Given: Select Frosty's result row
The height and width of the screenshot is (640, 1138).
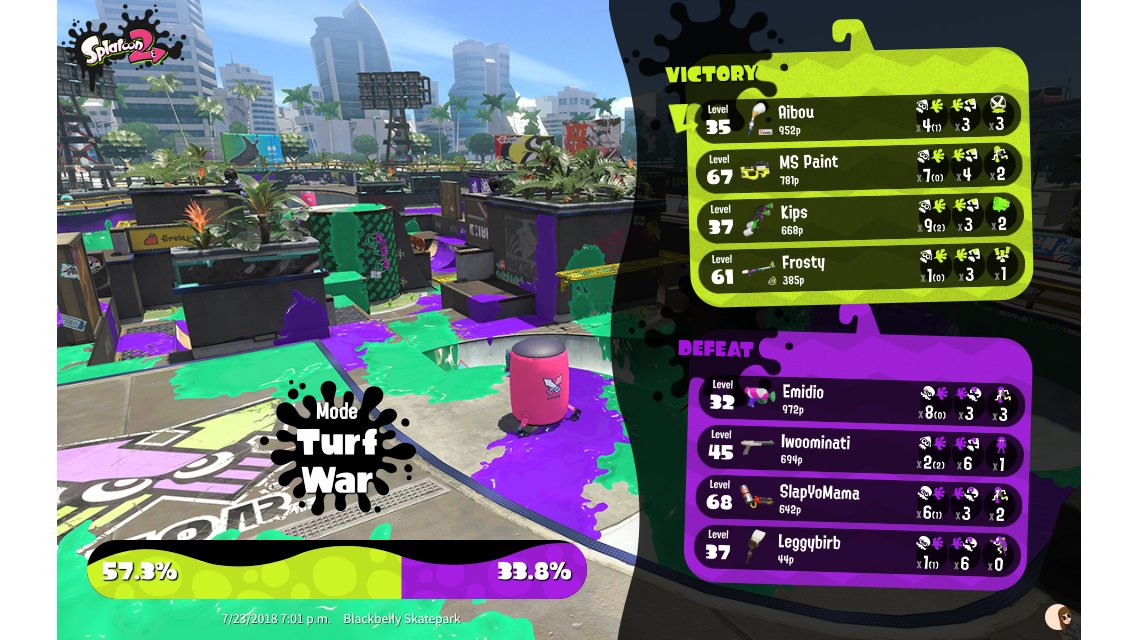Looking at the screenshot, I should click(x=858, y=266).
